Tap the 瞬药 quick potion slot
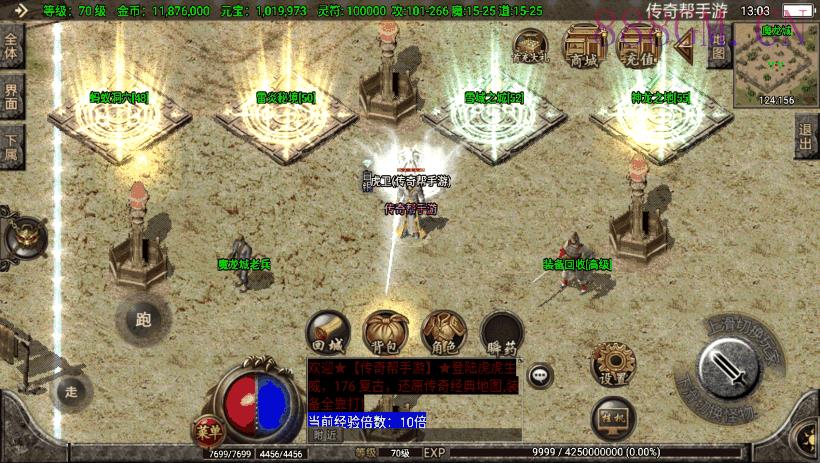The image size is (820, 463). click(501, 333)
